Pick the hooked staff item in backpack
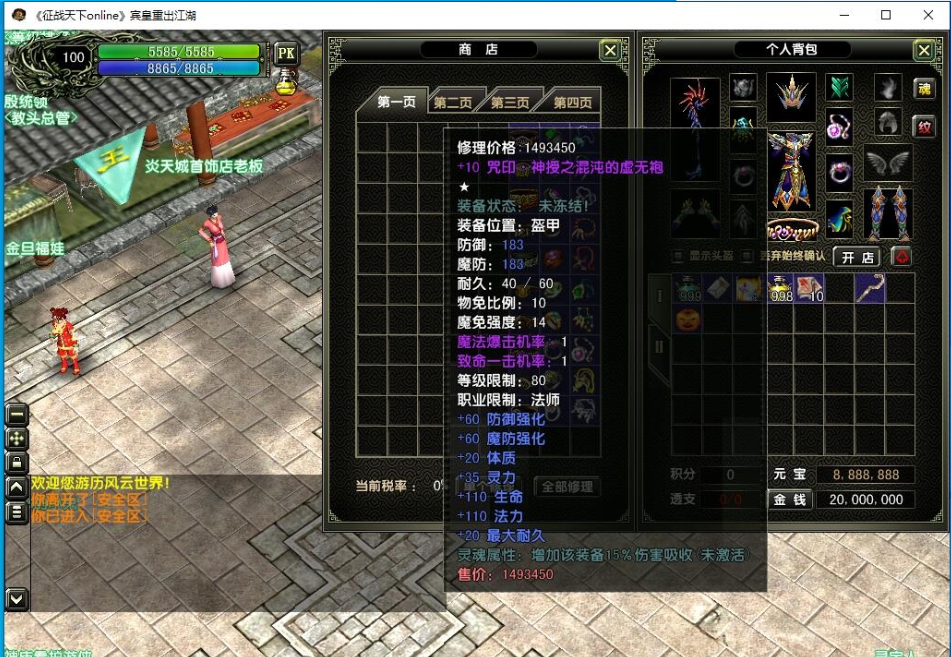Viewport: 951px width, 657px height. point(869,289)
